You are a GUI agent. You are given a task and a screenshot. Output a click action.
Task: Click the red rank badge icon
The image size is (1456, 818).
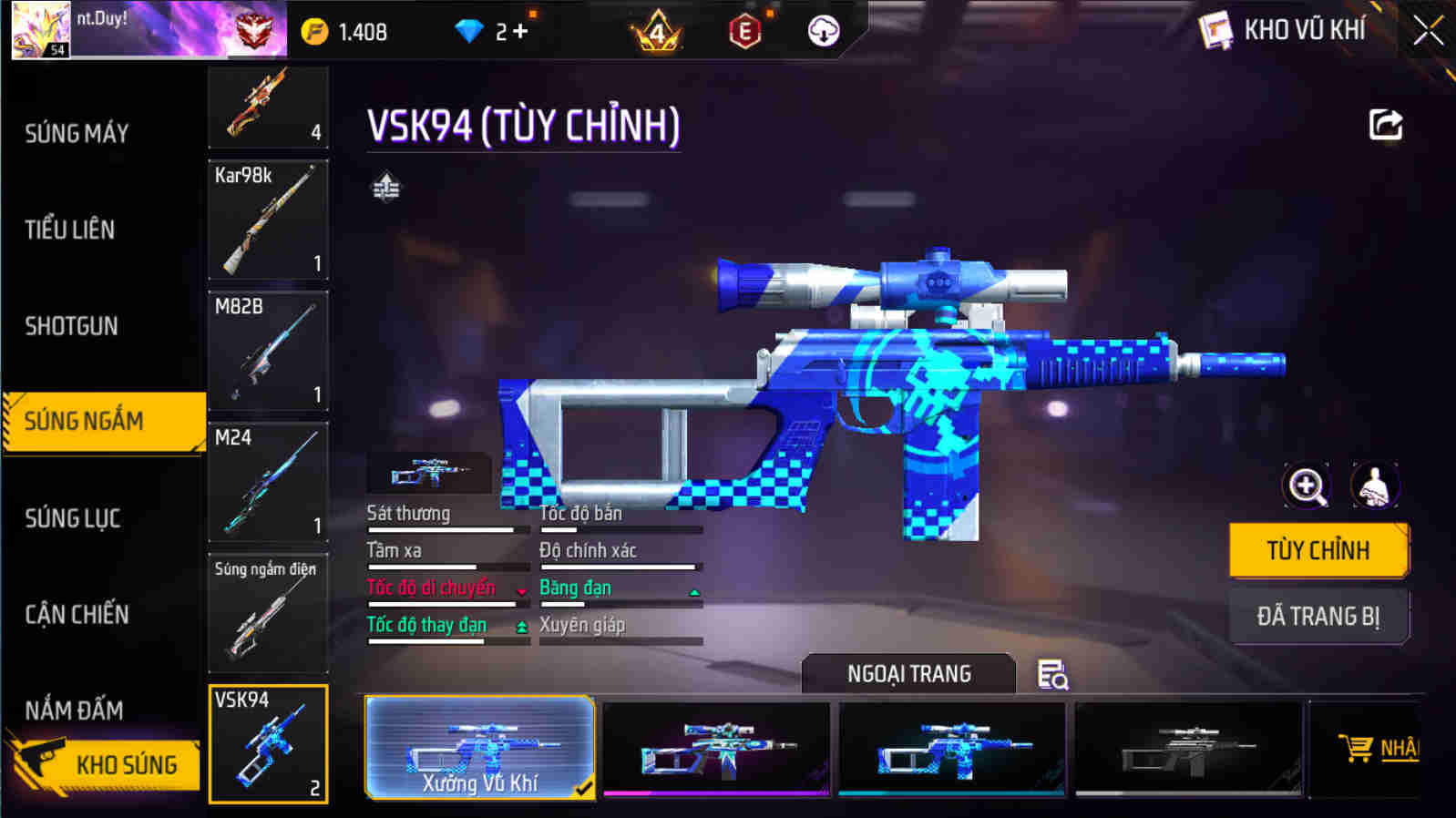[x=257, y=30]
